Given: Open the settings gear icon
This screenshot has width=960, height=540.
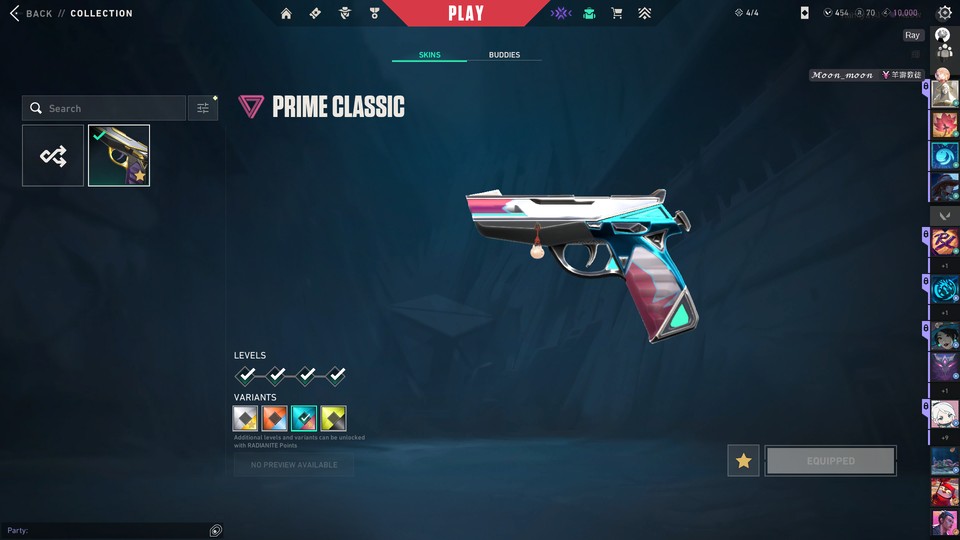Looking at the screenshot, I should [x=944, y=13].
